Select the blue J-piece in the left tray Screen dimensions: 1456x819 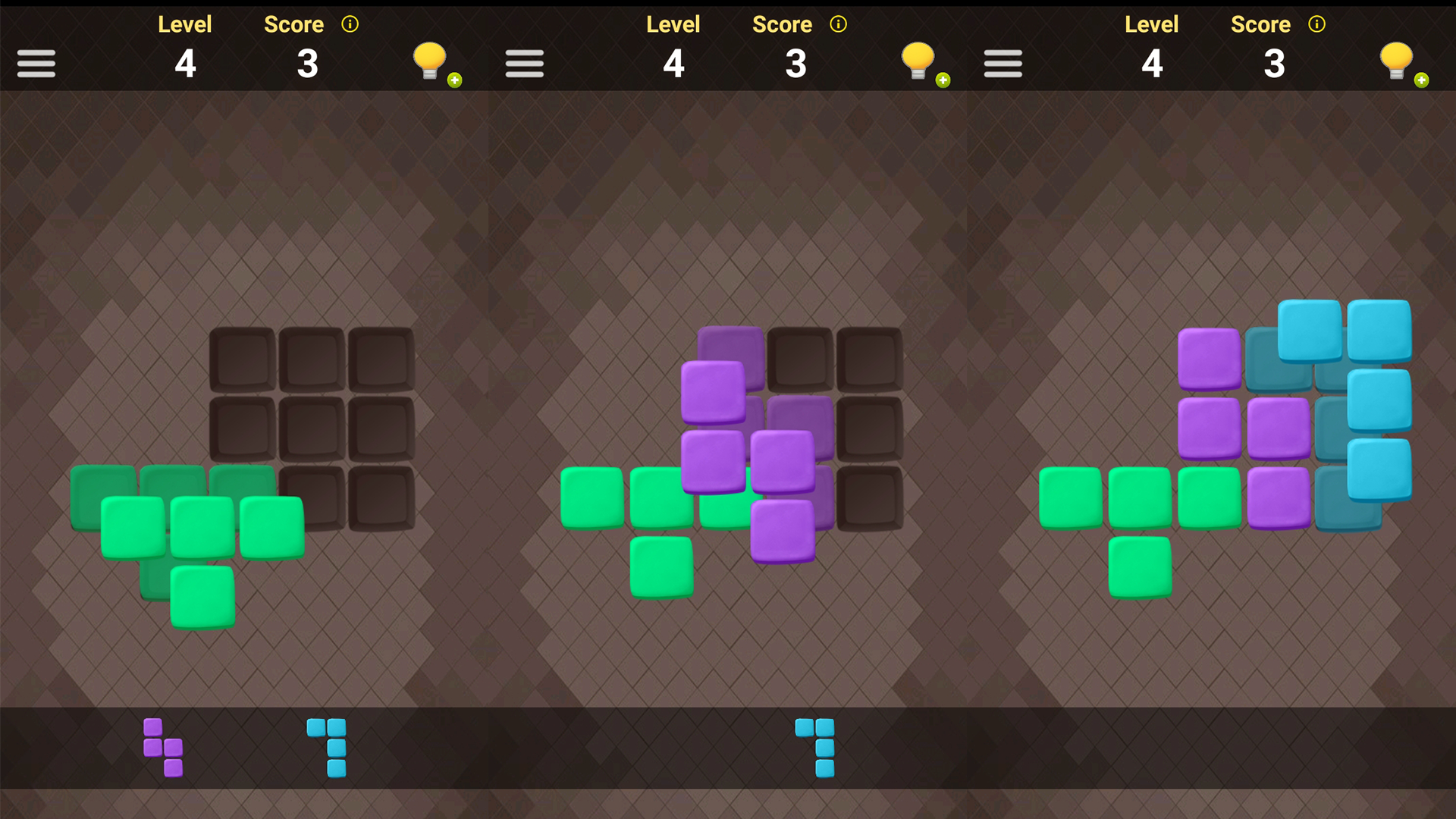pos(326,747)
